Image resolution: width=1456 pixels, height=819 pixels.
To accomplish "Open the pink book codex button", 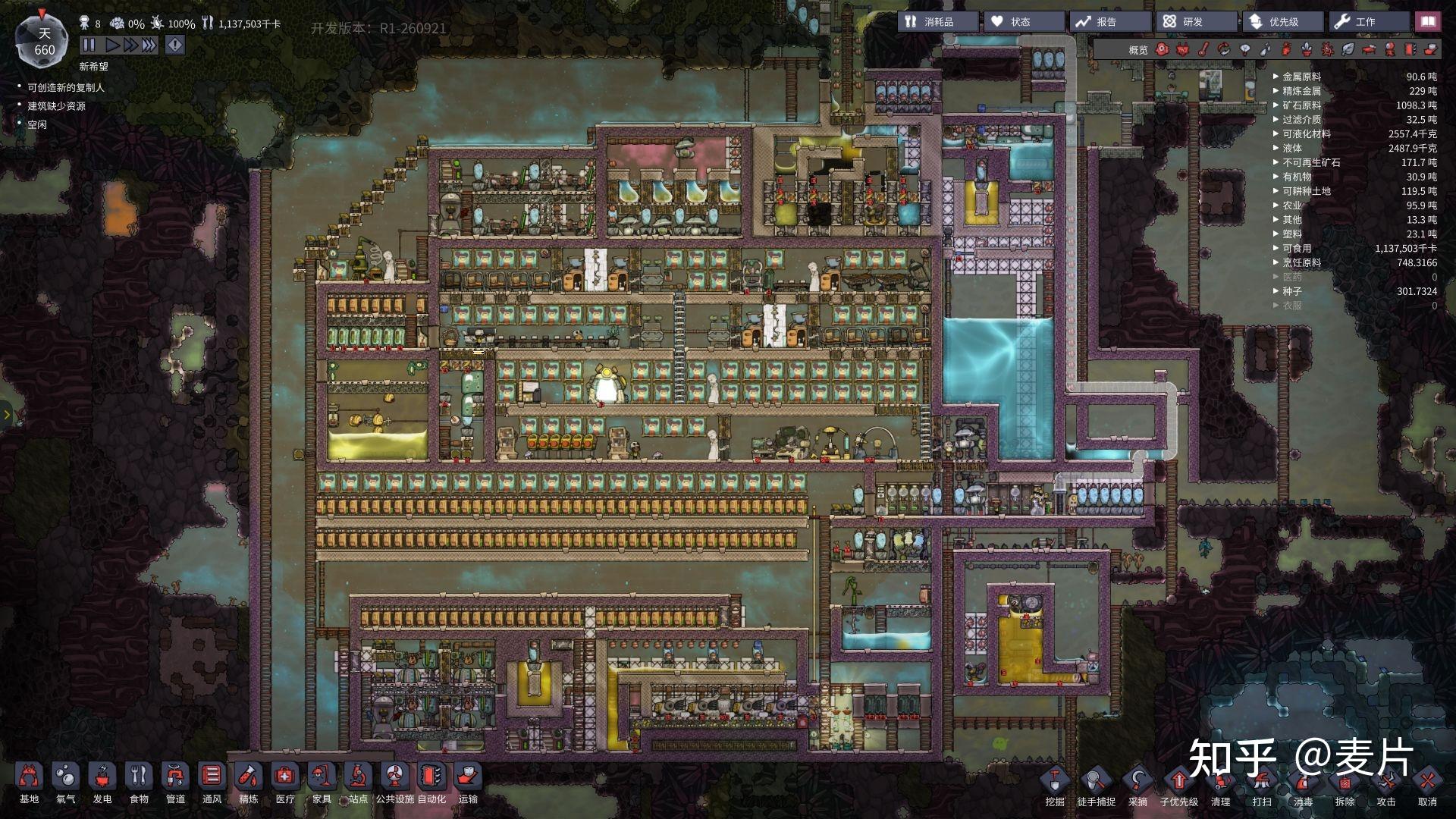I will click(x=1428, y=22).
